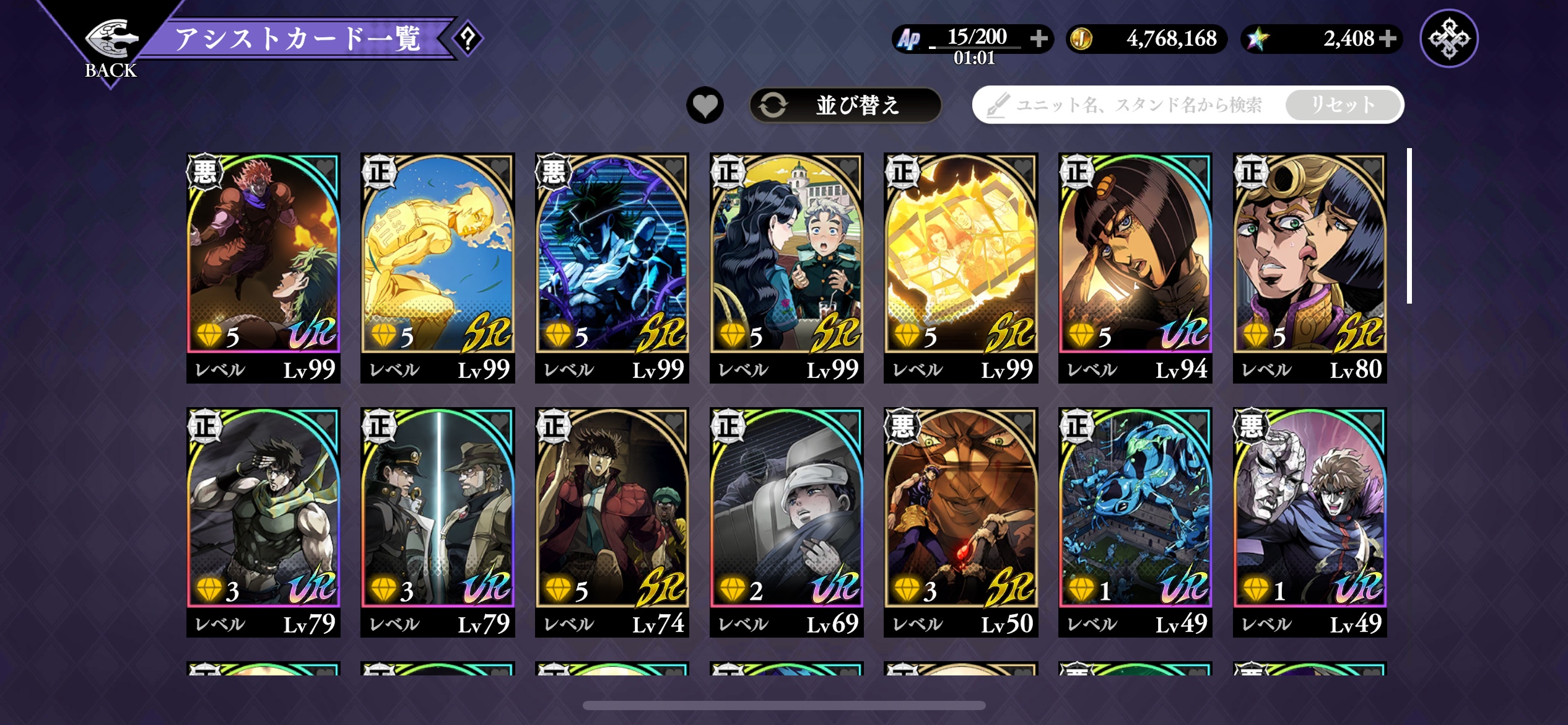1568x725 pixels.
Task: Open the ornate circular menu button
Action: [1448, 38]
